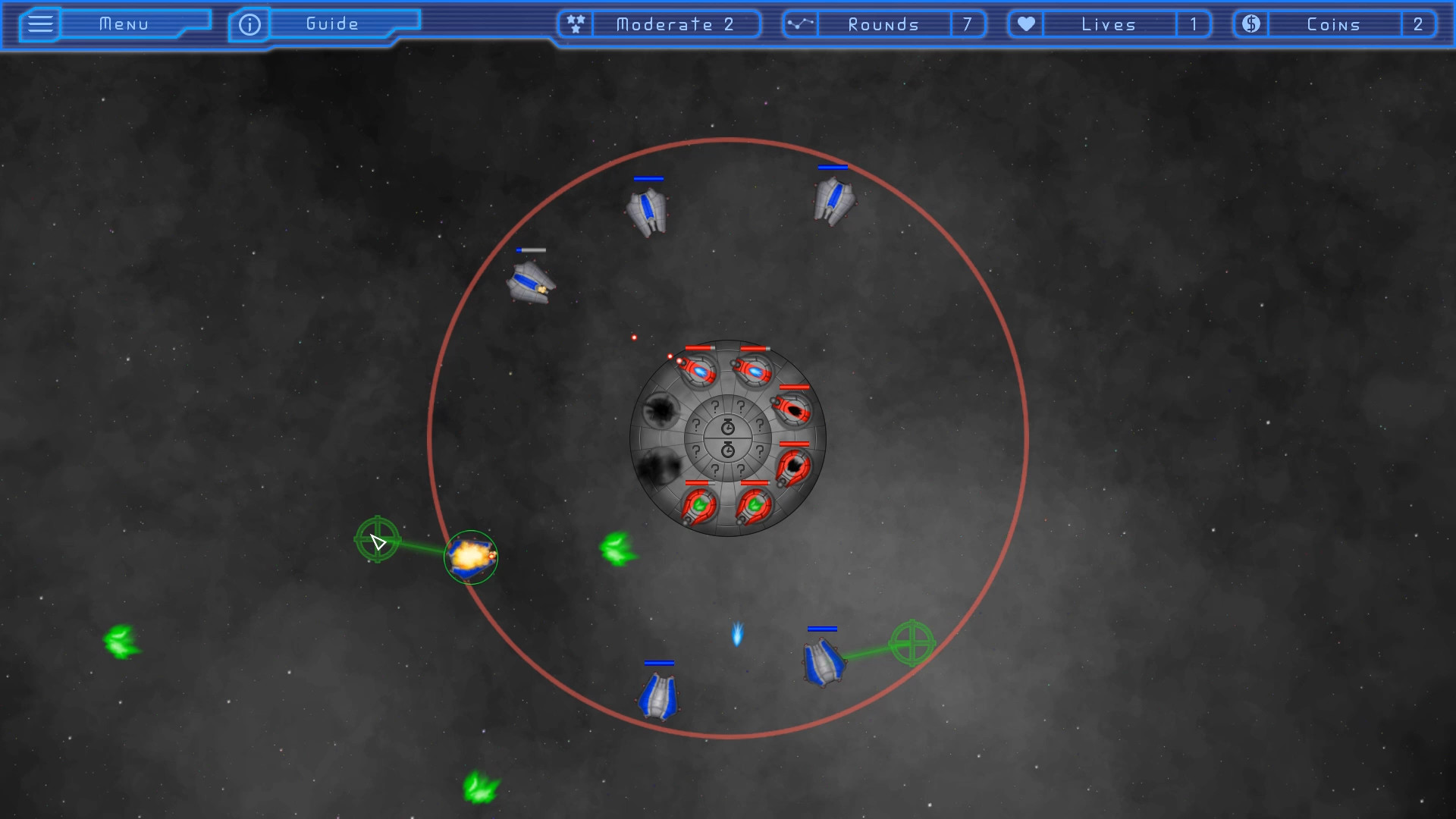Select the lower stopwatch icon on the core
1456x819 pixels.
726,450
